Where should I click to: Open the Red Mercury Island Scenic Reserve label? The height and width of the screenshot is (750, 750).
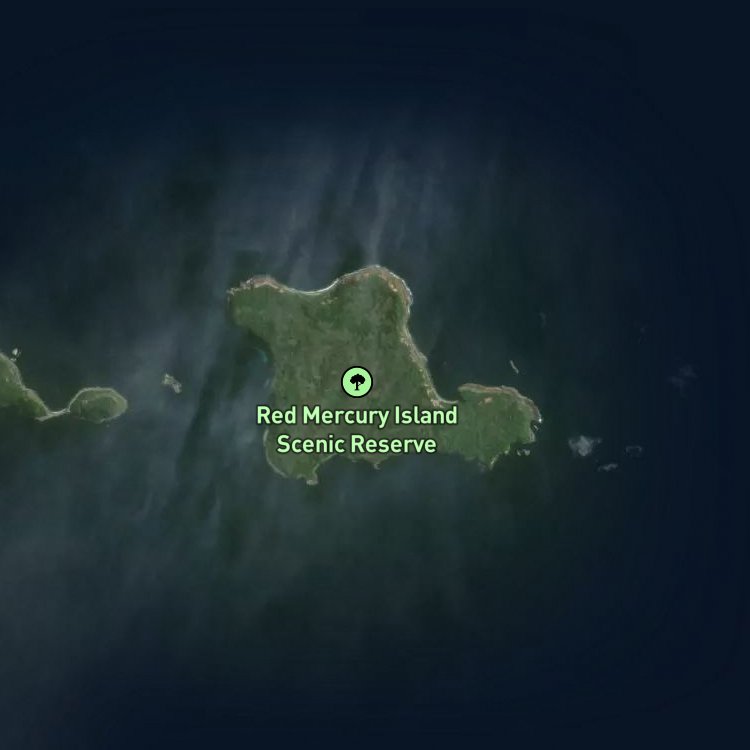tap(357, 429)
